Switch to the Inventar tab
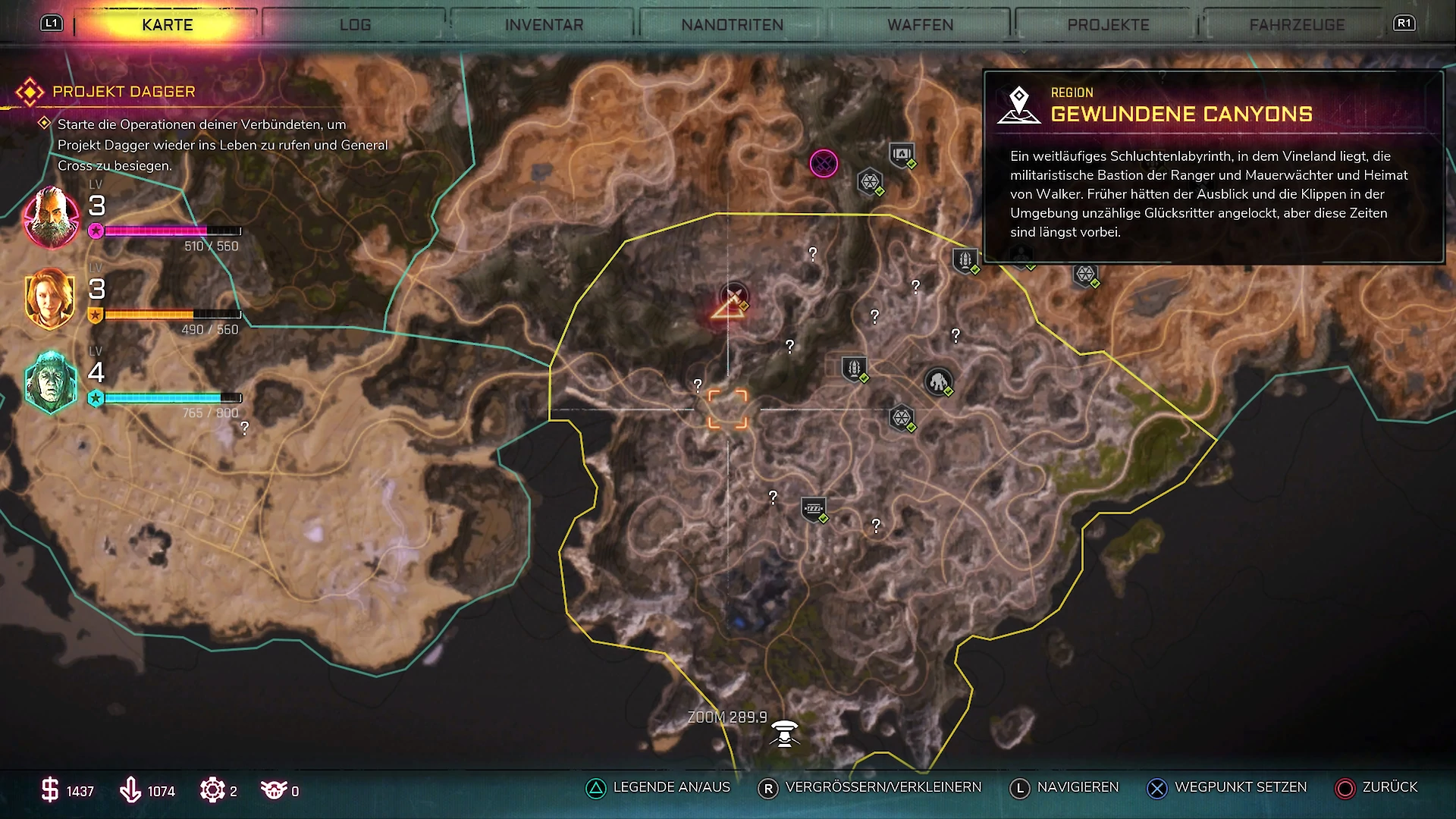1456x819 pixels. point(544,25)
